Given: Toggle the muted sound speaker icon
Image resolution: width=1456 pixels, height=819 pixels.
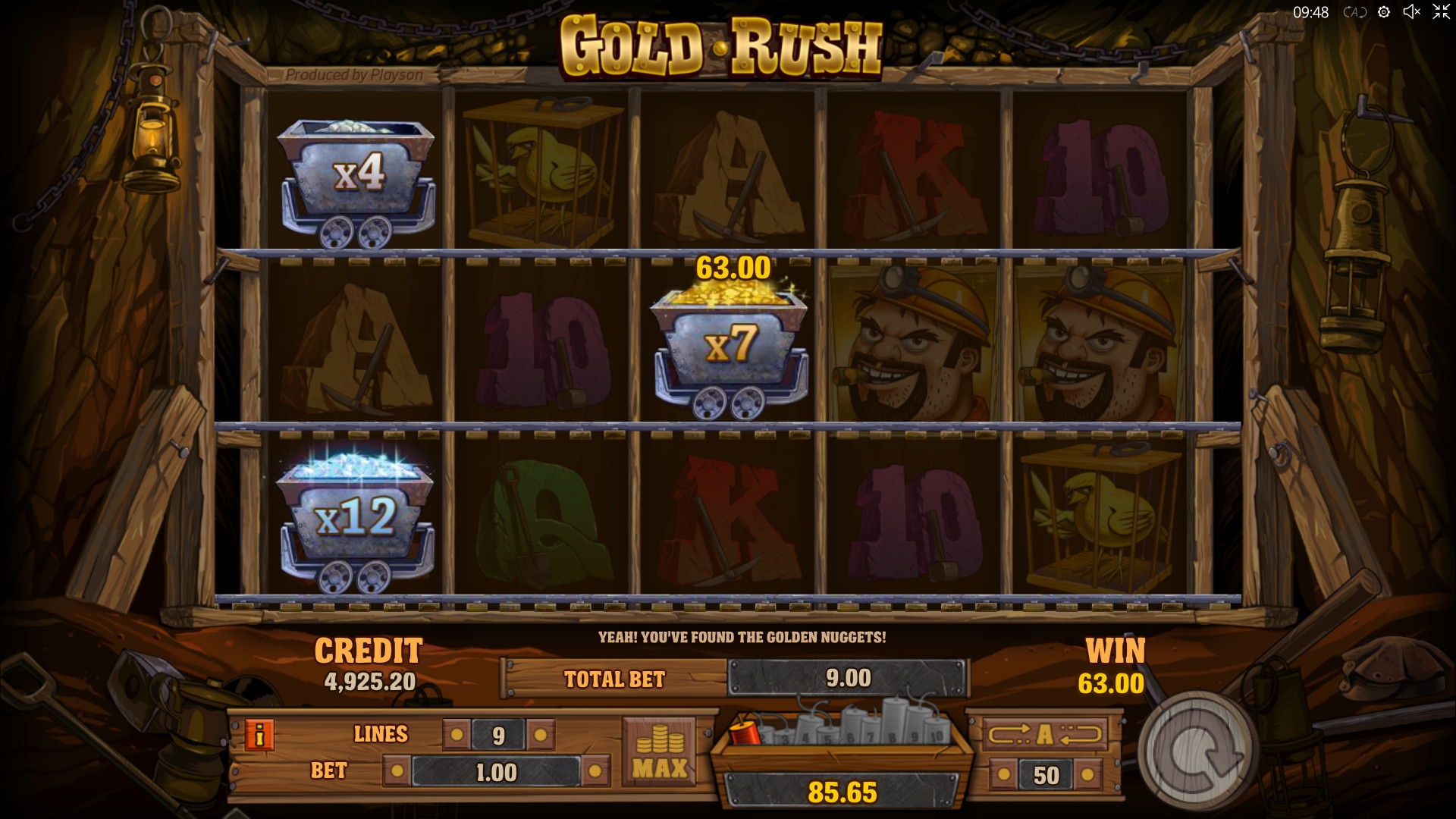Looking at the screenshot, I should pos(1411,12).
